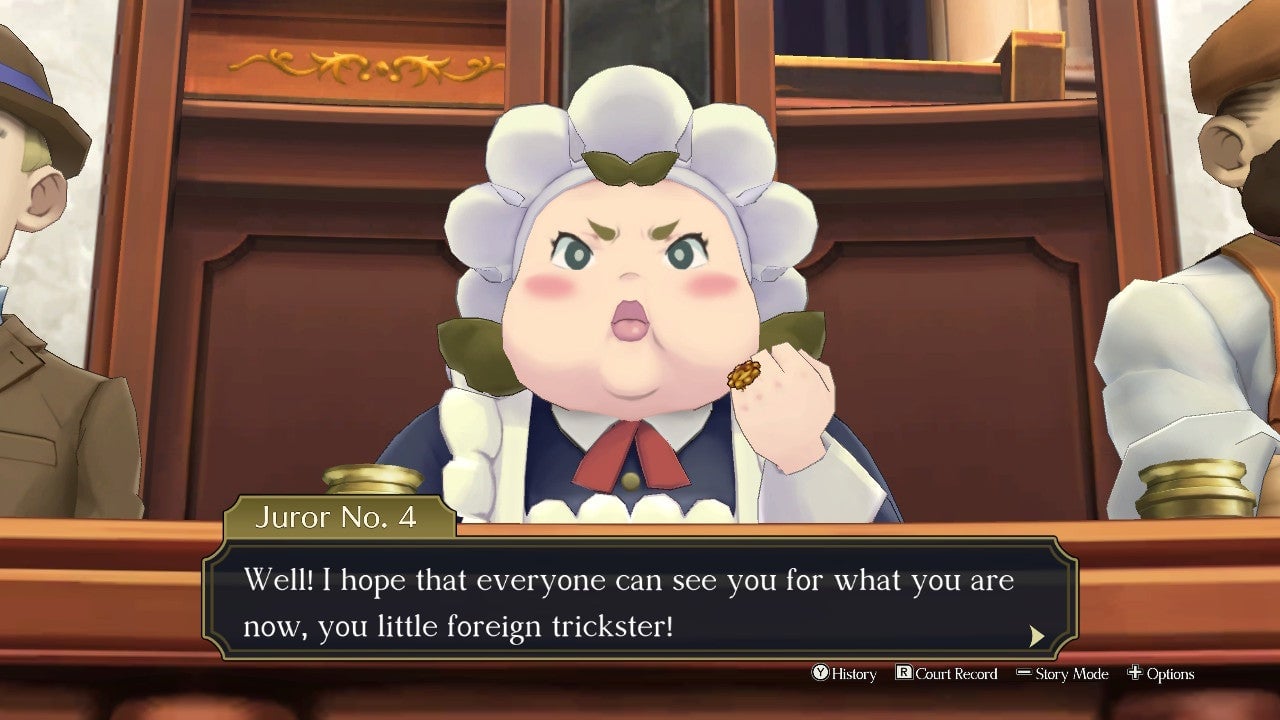Click the dialogue text box
This screenshot has height=720, width=1280.
coord(630,600)
